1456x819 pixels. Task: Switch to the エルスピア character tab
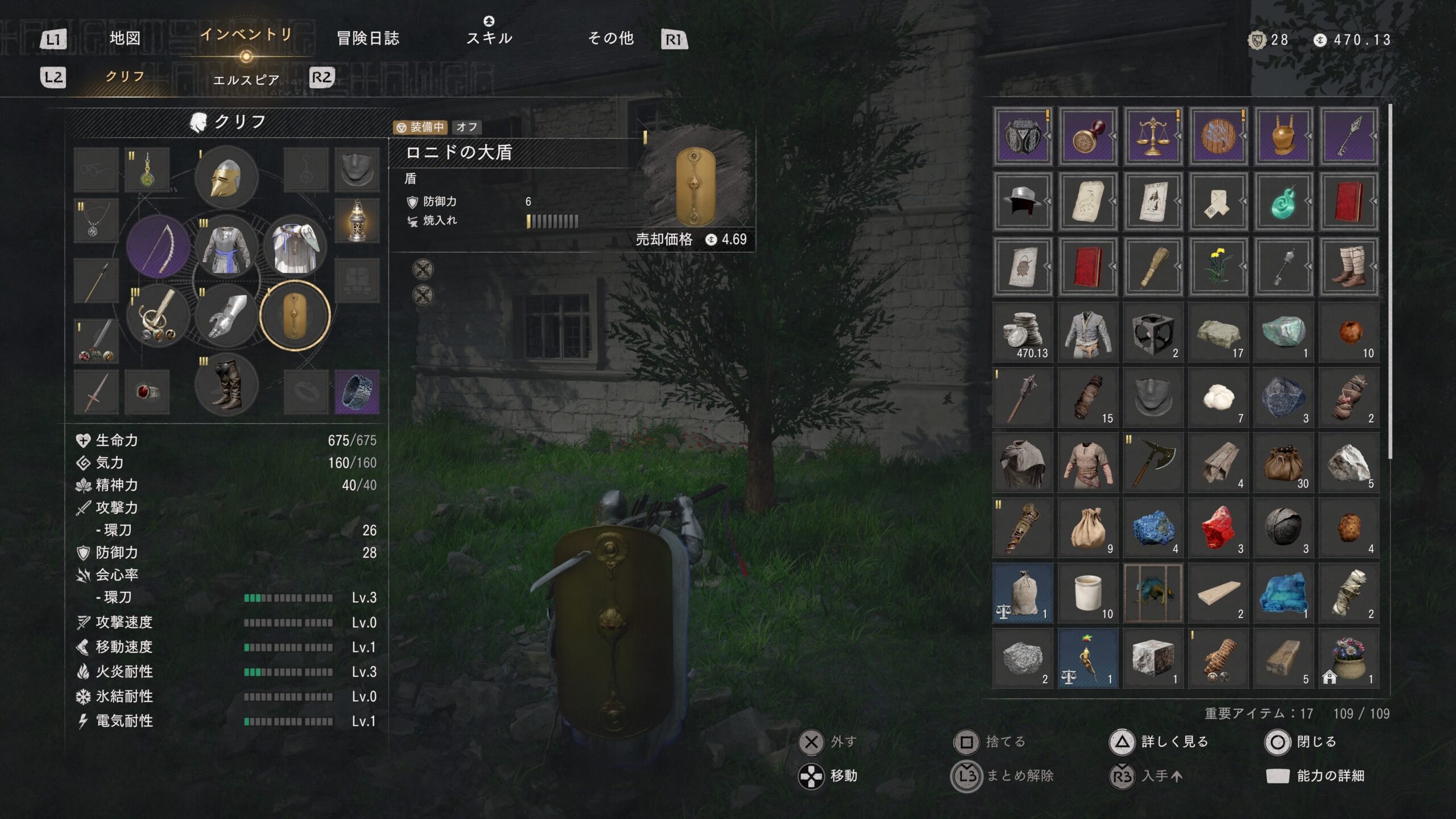(246, 80)
